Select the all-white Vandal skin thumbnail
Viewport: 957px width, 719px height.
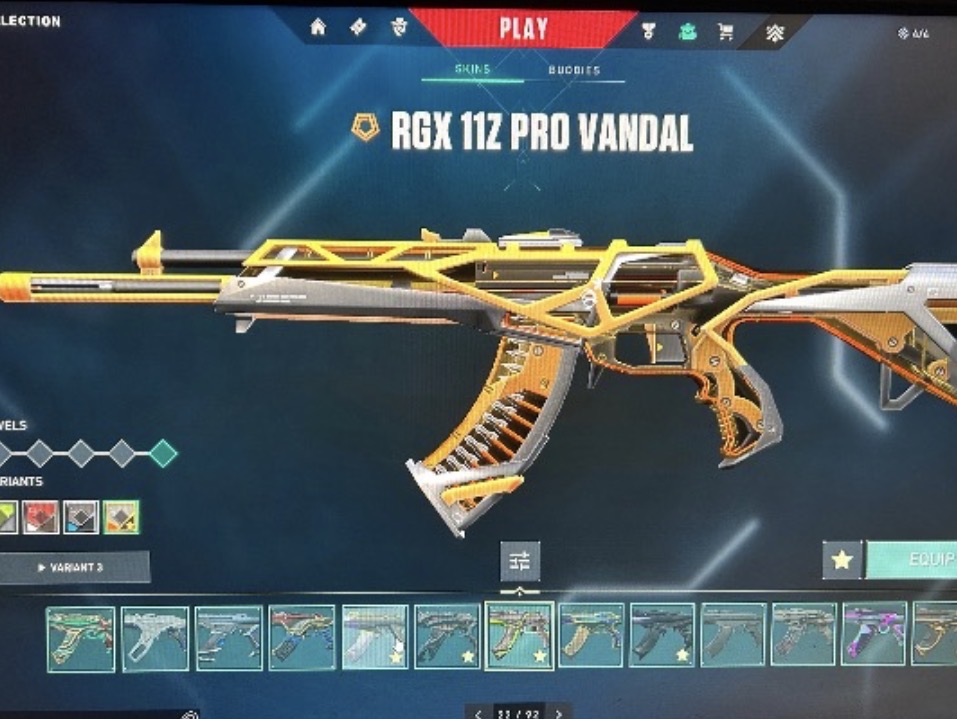coord(155,637)
